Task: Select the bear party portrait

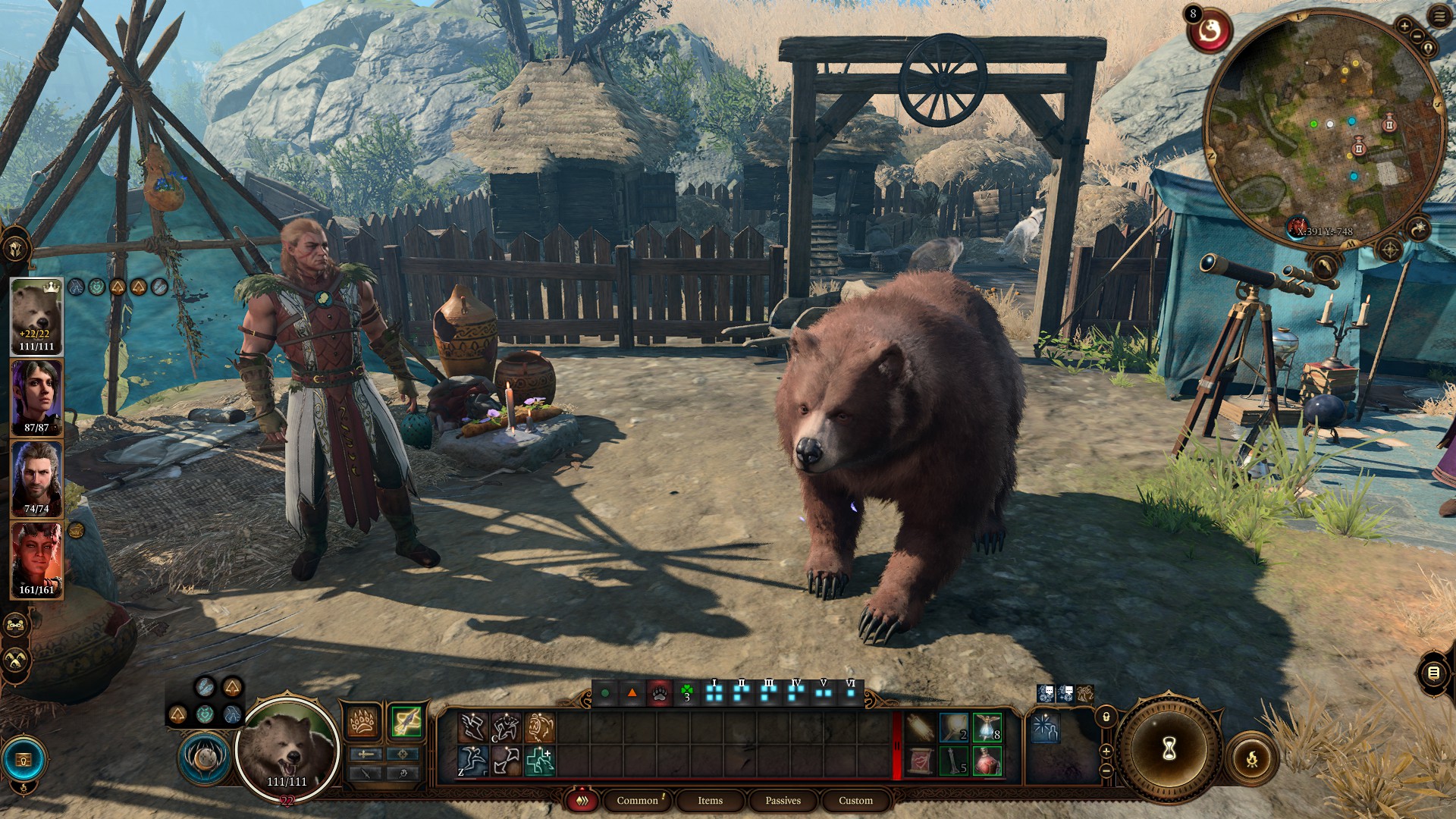Action: pyautogui.click(x=36, y=316)
